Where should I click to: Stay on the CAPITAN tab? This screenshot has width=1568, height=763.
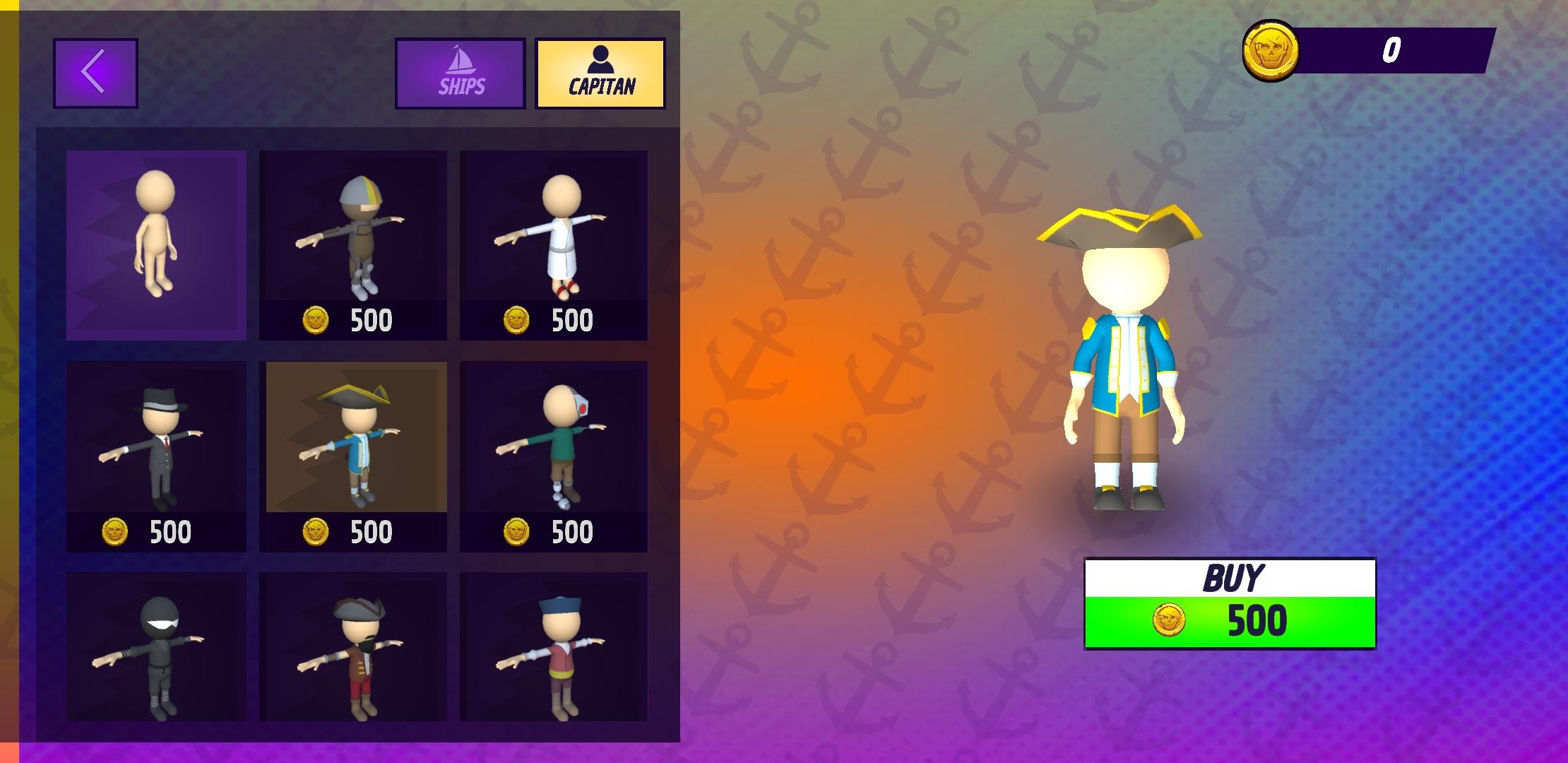click(601, 73)
